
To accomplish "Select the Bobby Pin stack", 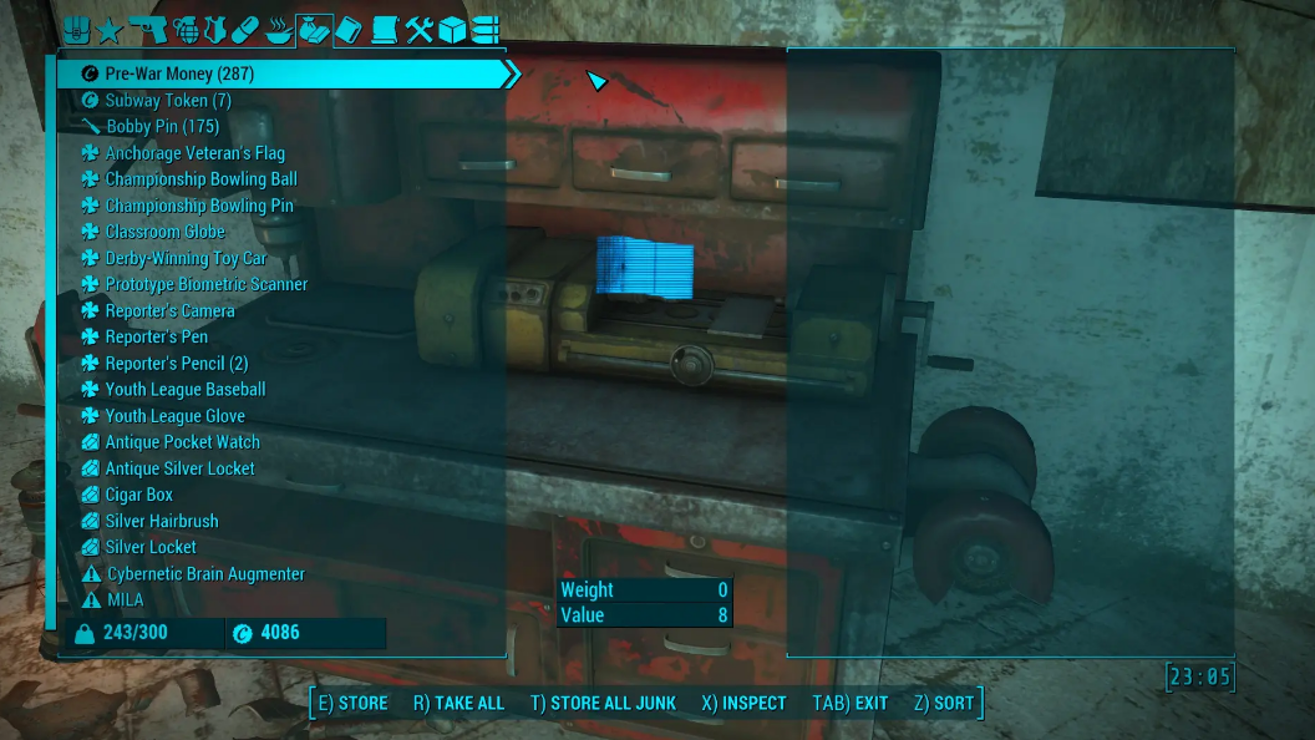I will pyautogui.click(x=162, y=126).
